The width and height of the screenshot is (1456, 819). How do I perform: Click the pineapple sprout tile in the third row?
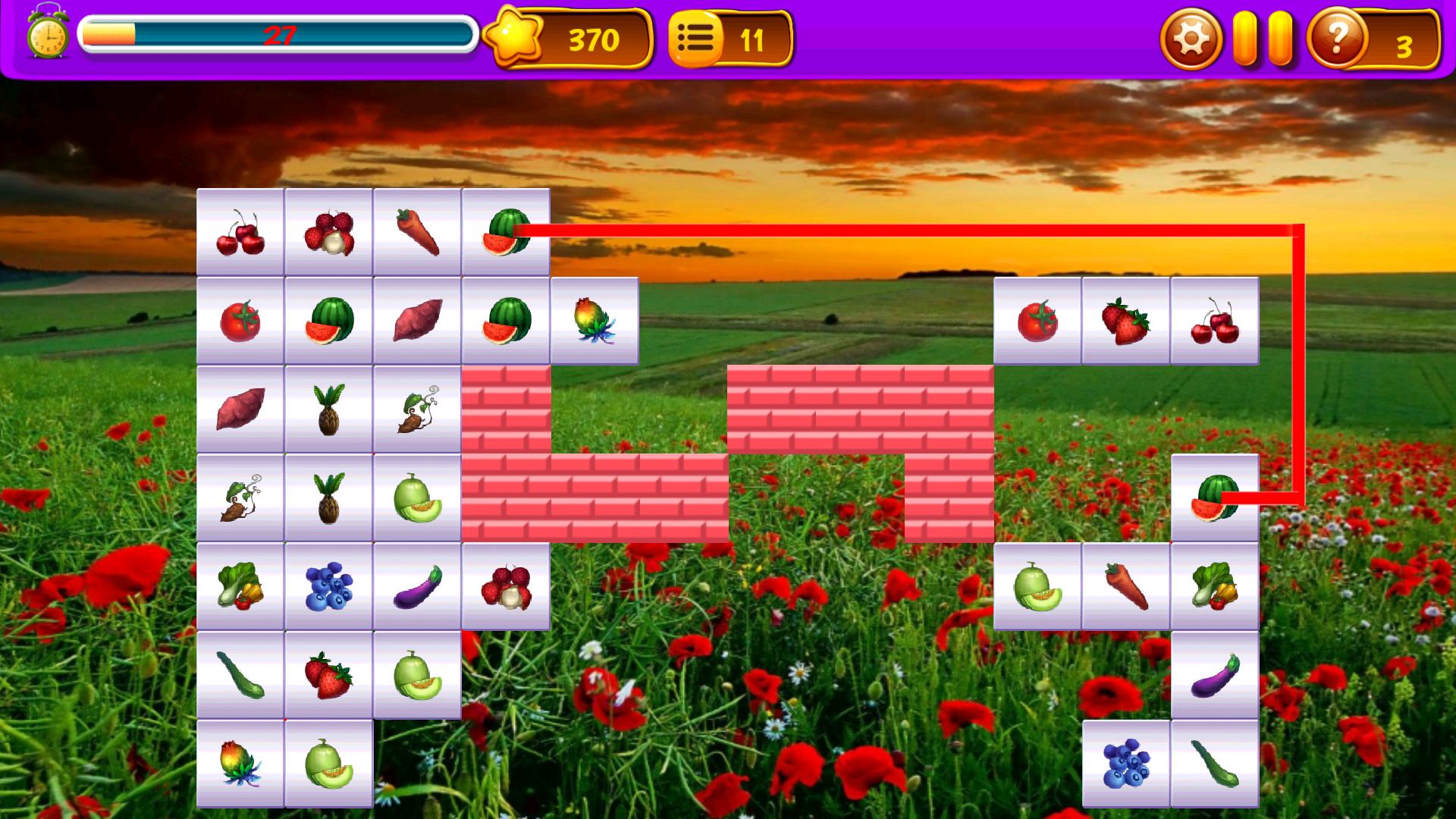click(329, 407)
